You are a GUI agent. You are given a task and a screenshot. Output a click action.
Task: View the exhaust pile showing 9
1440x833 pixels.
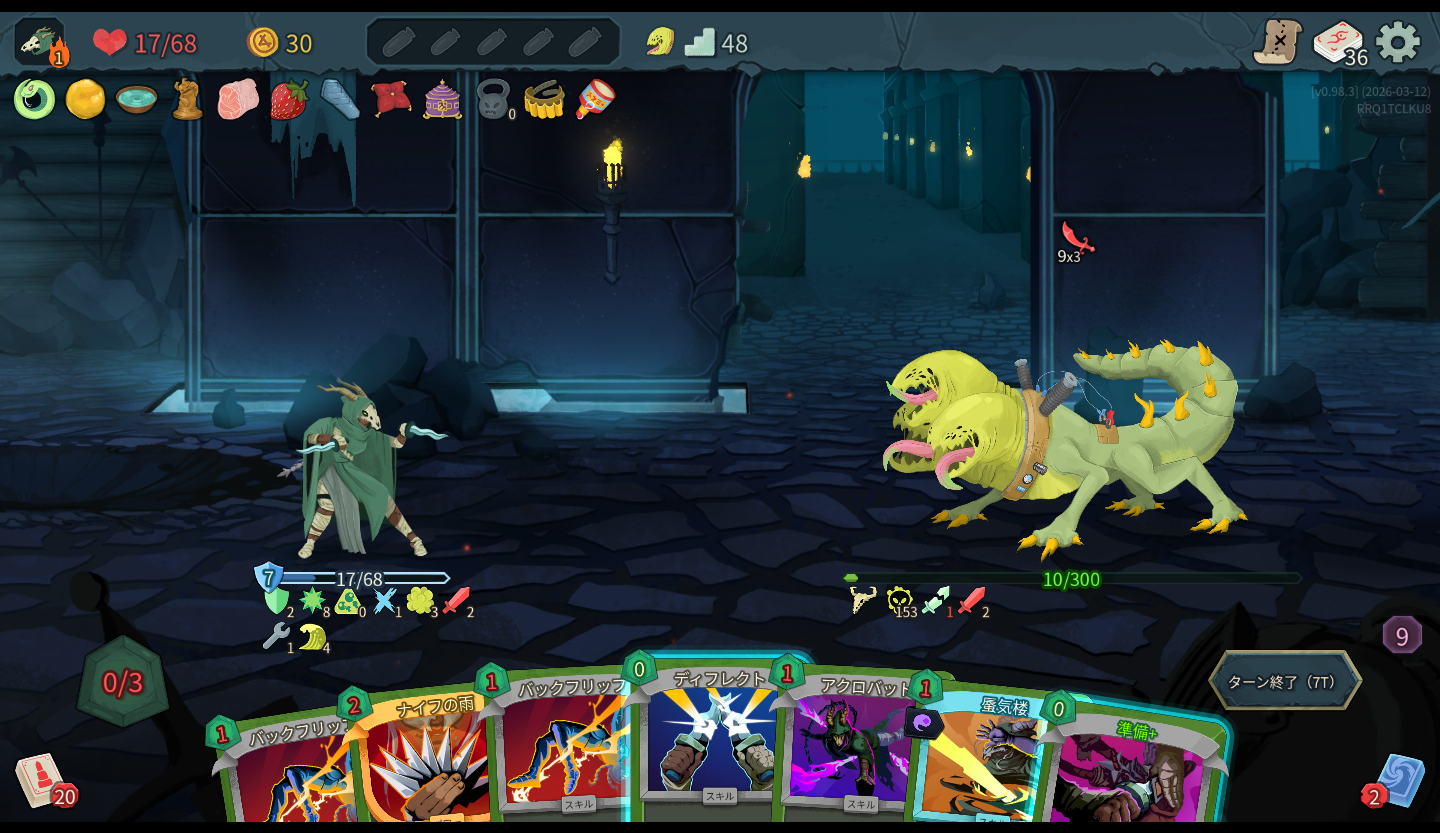pos(1401,636)
